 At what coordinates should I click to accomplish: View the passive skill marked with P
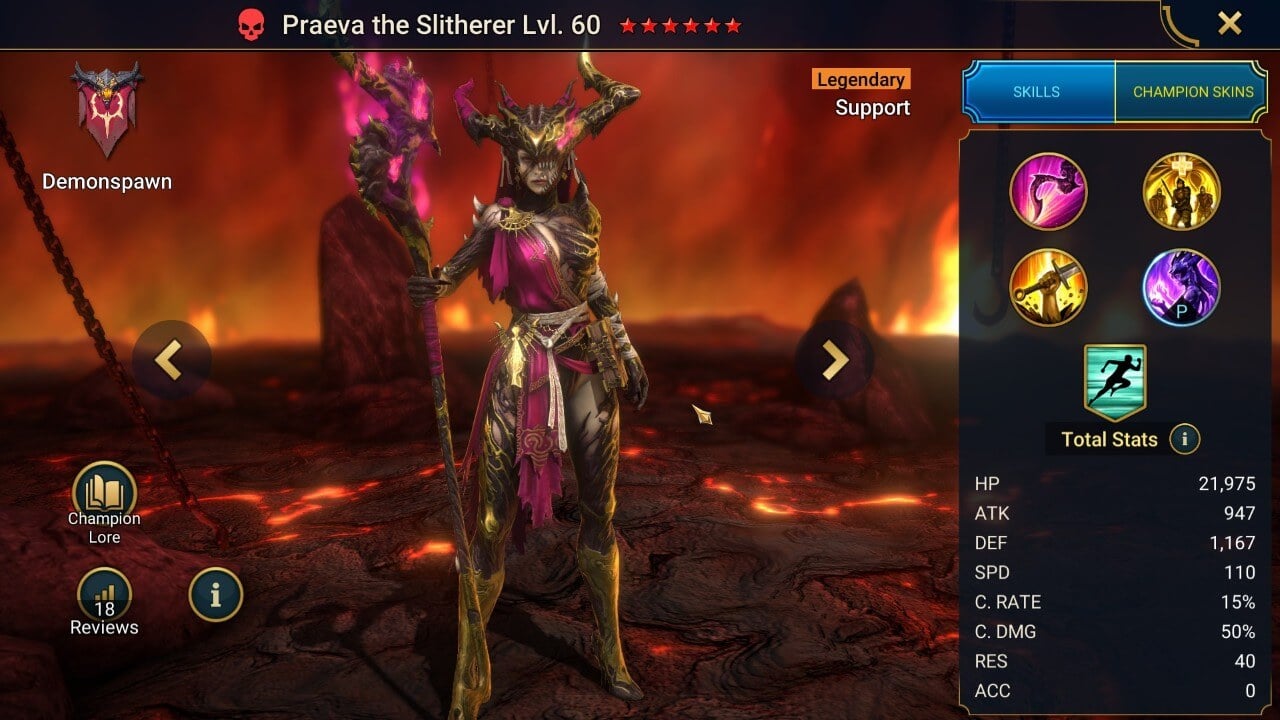click(1182, 287)
